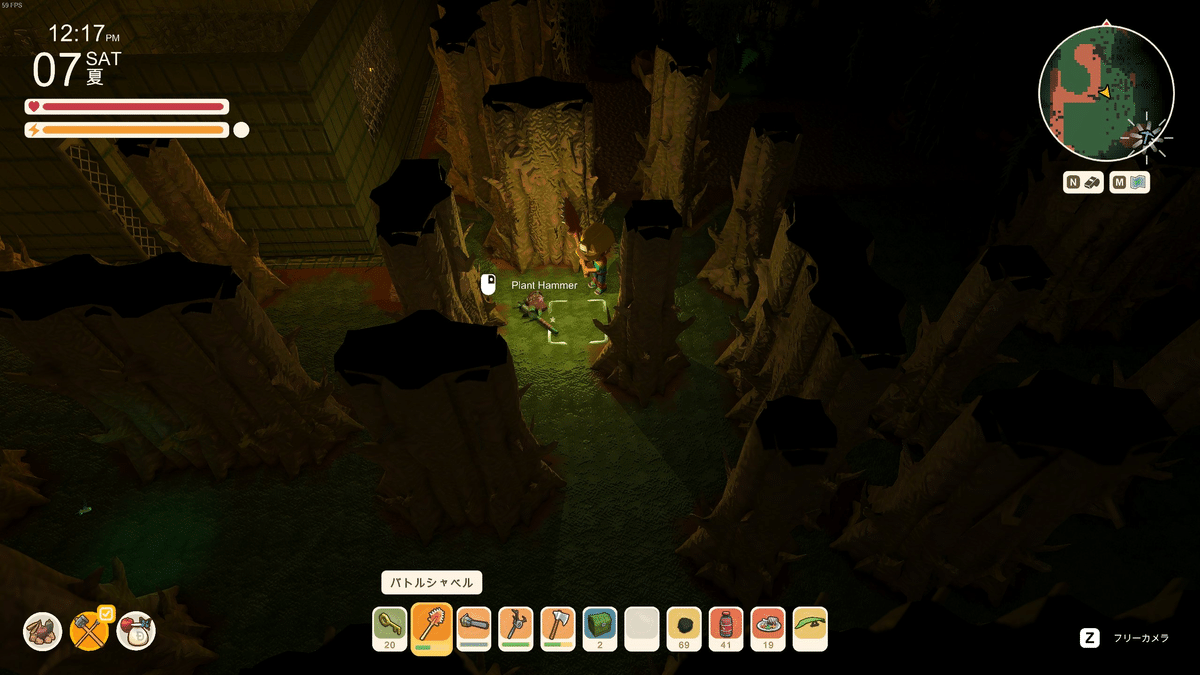The height and width of the screenshot is (675, 1200).
Task: Select the battle shovel in the hotbar
Action: pos(432,627)
